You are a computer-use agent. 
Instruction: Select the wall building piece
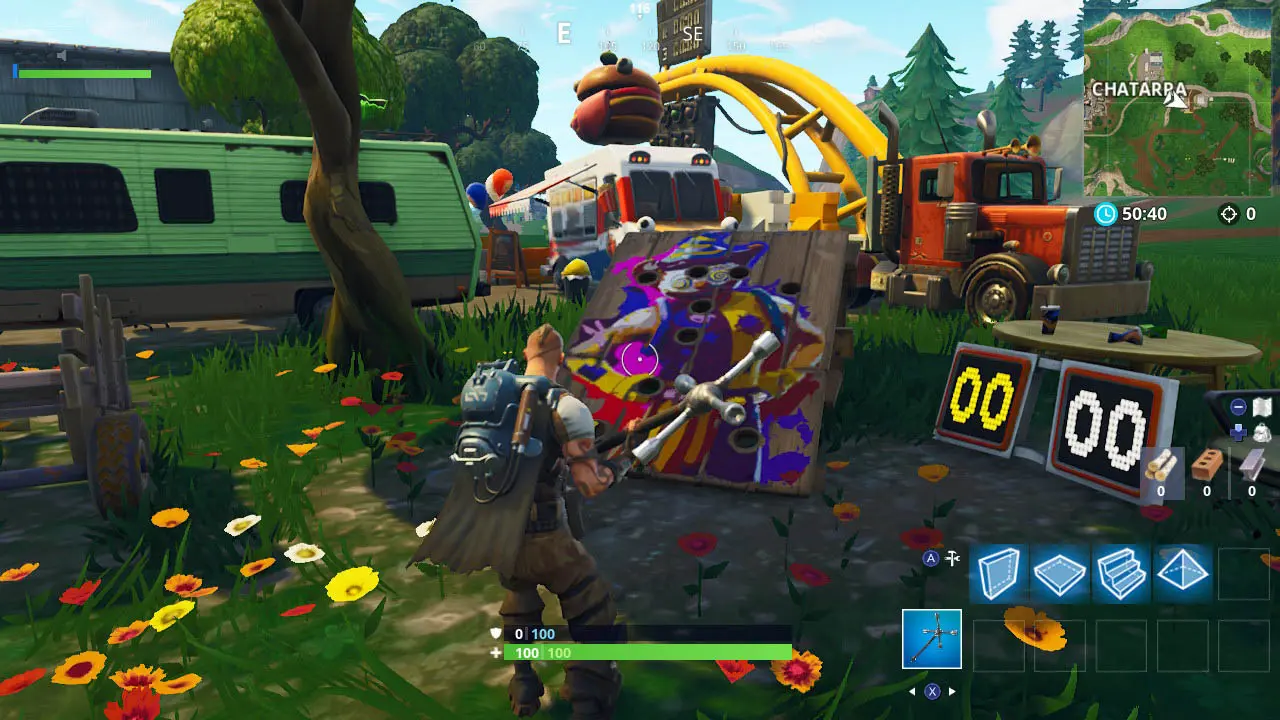pyautogui.click(x=1000, y=574)
